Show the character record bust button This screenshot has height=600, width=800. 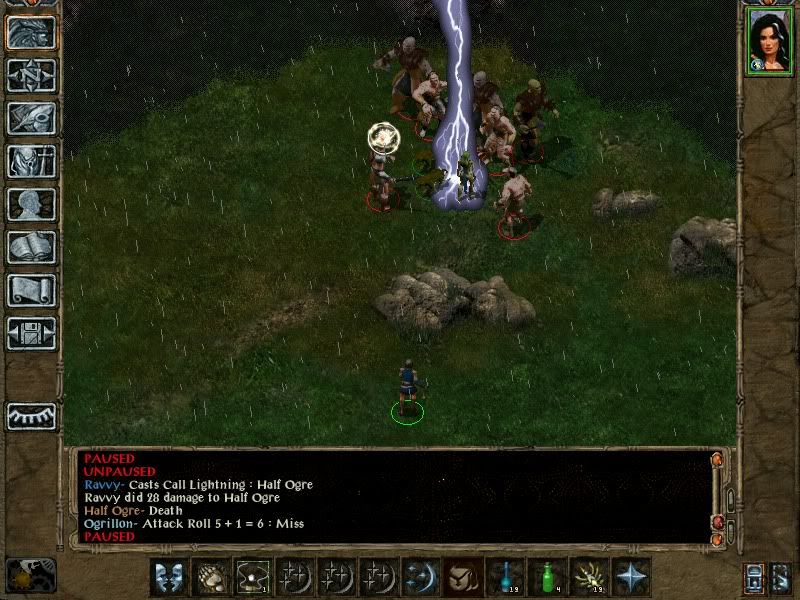click(x=30, y=204)
